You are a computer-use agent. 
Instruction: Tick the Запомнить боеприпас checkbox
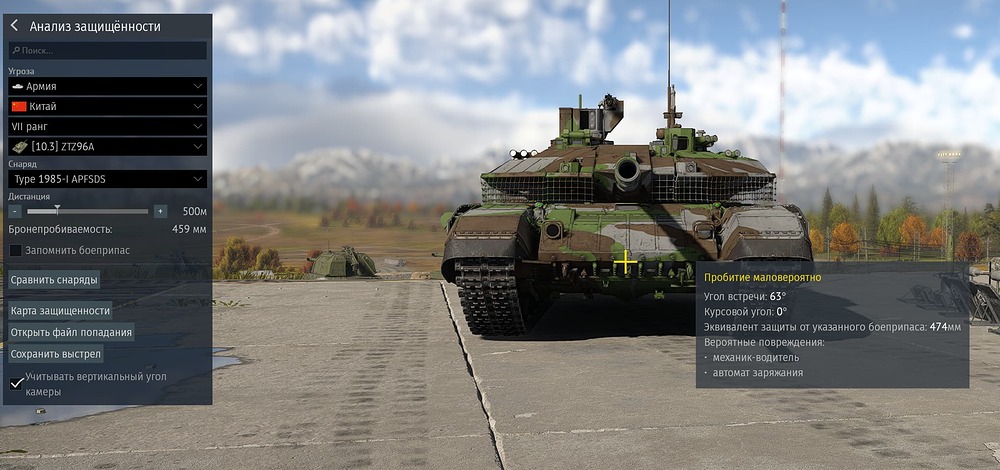pyautogui.click(x=15, y=250)
